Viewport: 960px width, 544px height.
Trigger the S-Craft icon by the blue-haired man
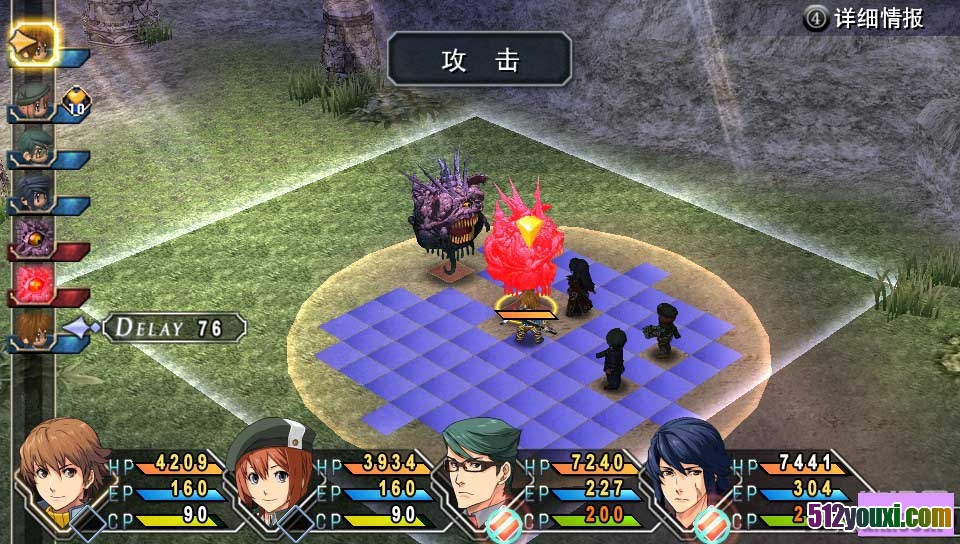click(x=712, y=523)
